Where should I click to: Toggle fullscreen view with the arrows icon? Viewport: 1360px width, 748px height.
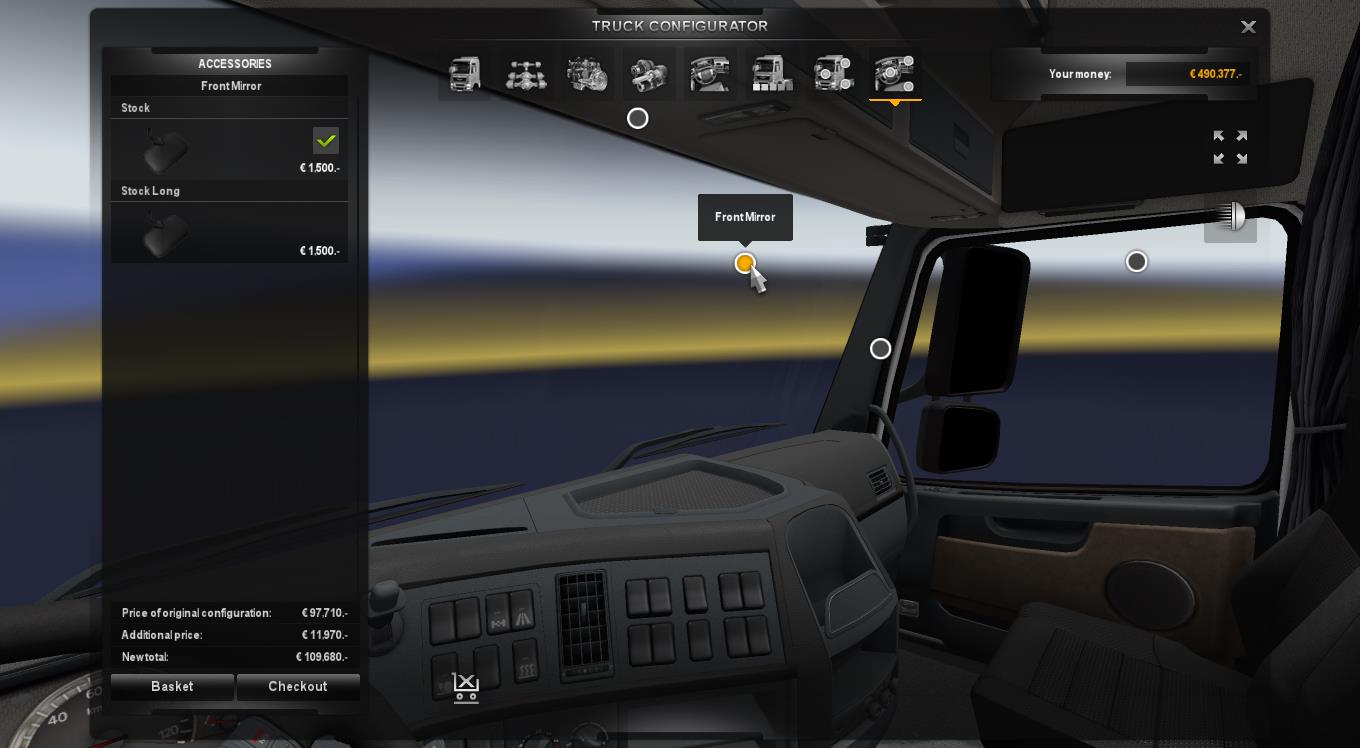point(1230,147)
